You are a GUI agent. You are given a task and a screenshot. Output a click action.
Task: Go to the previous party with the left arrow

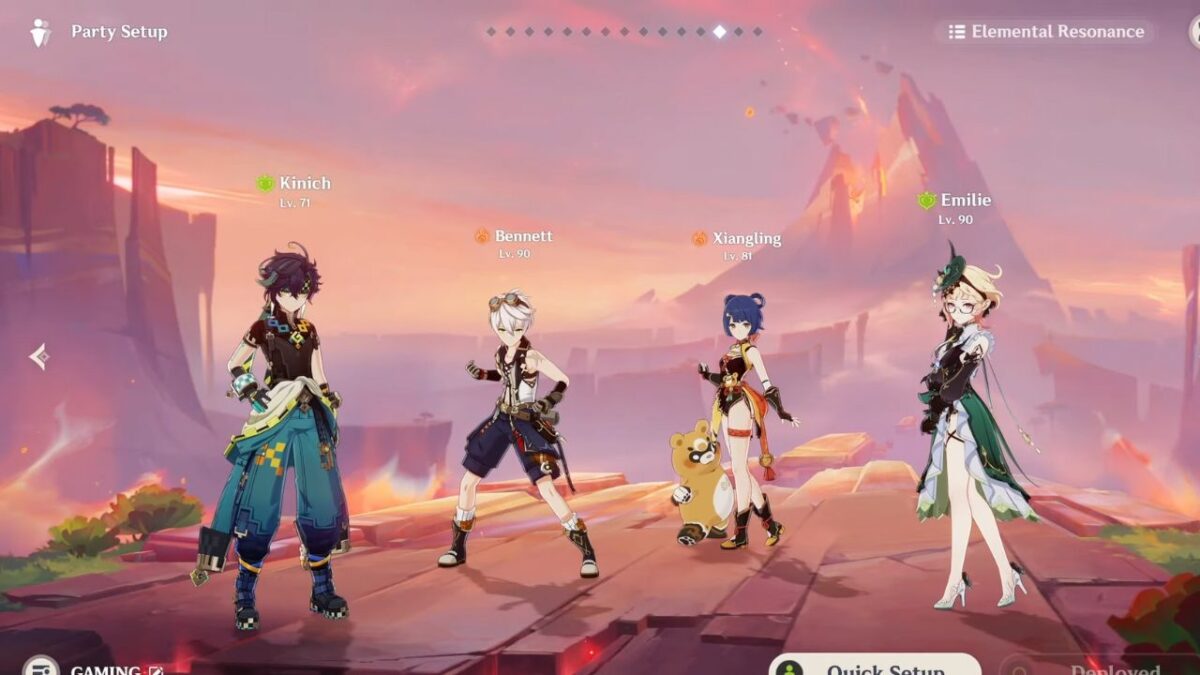pos(39,356)
